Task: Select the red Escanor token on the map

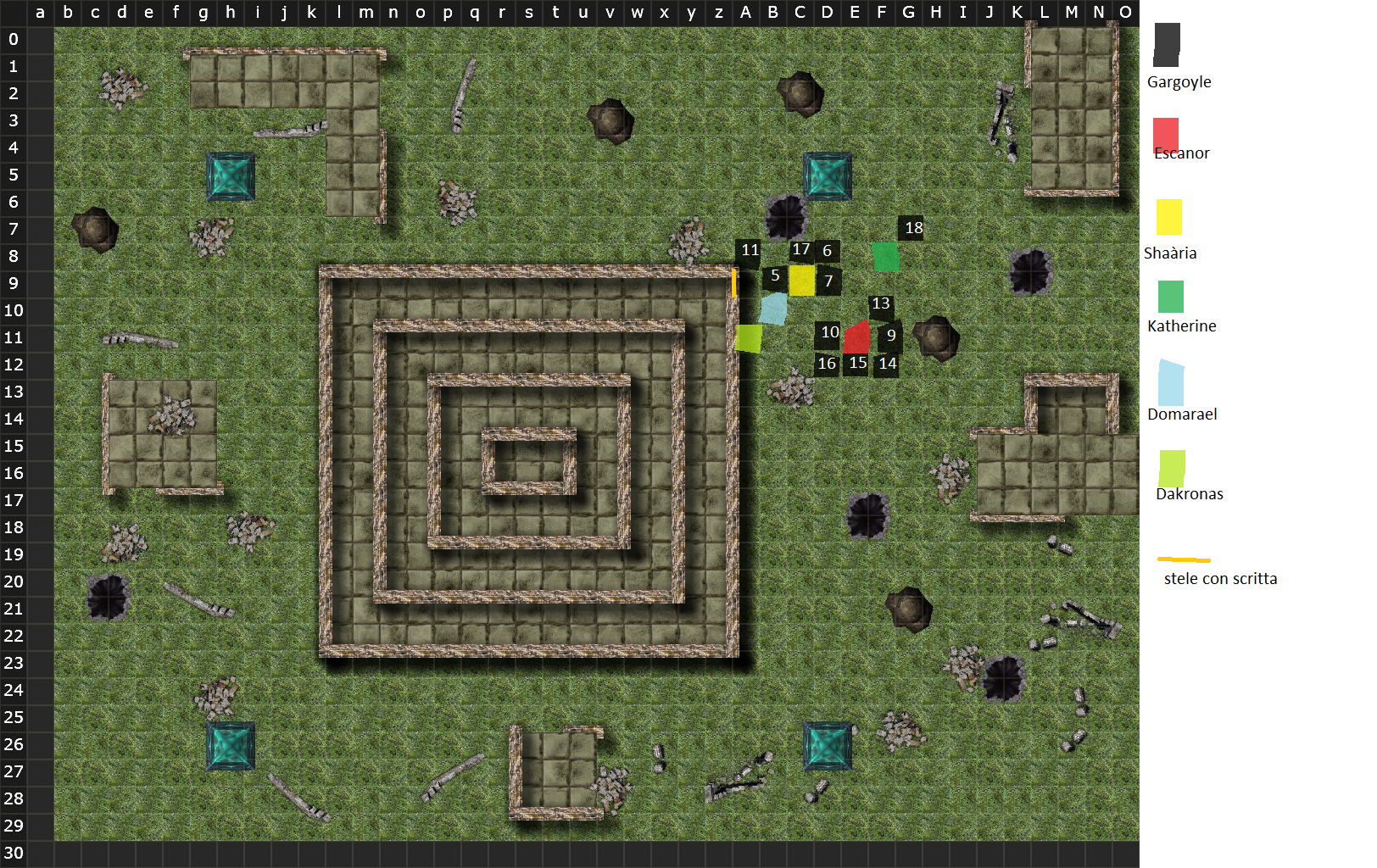Action: (856, 337)
